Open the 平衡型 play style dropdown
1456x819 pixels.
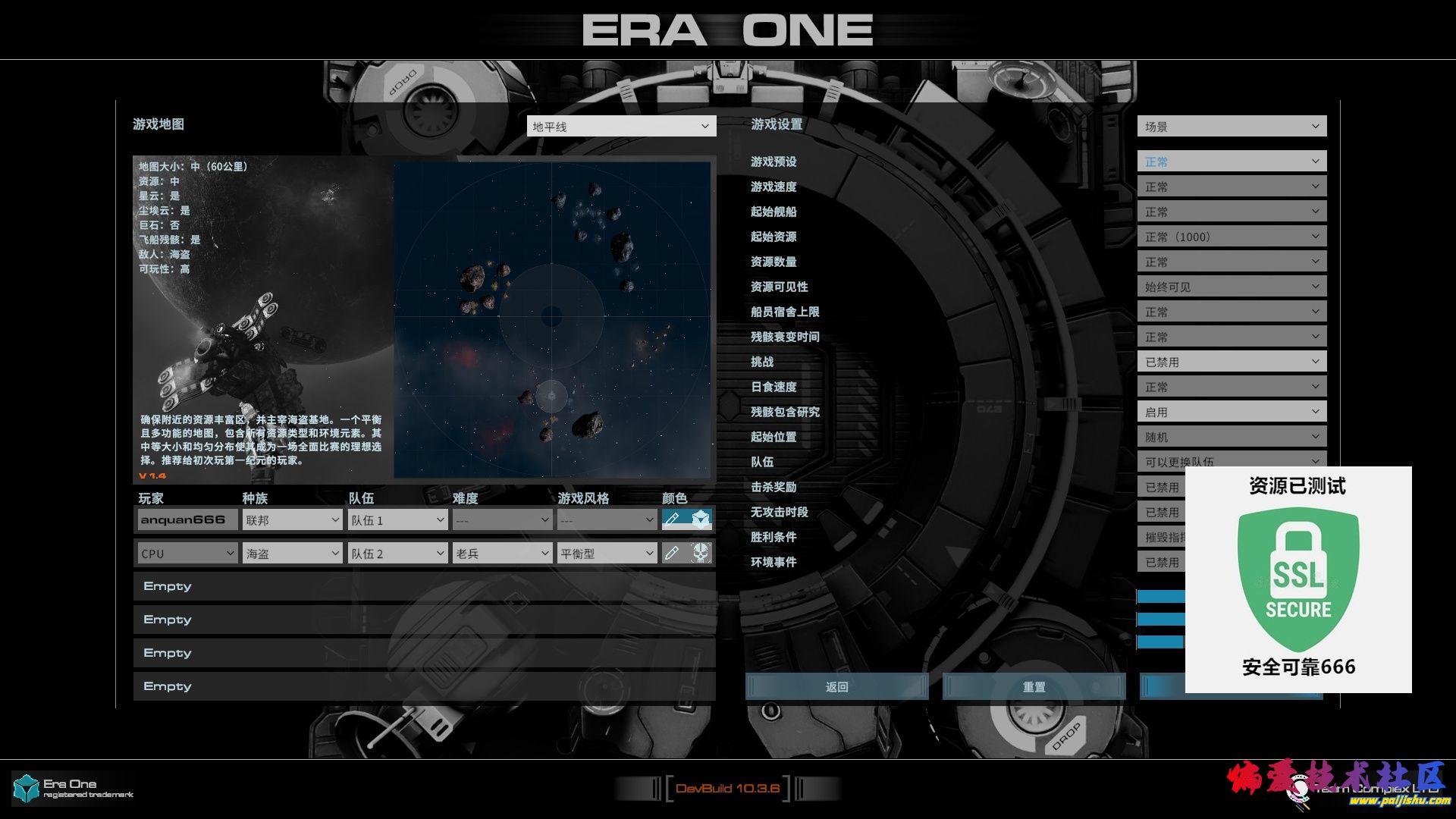click(x=607, y=554)
